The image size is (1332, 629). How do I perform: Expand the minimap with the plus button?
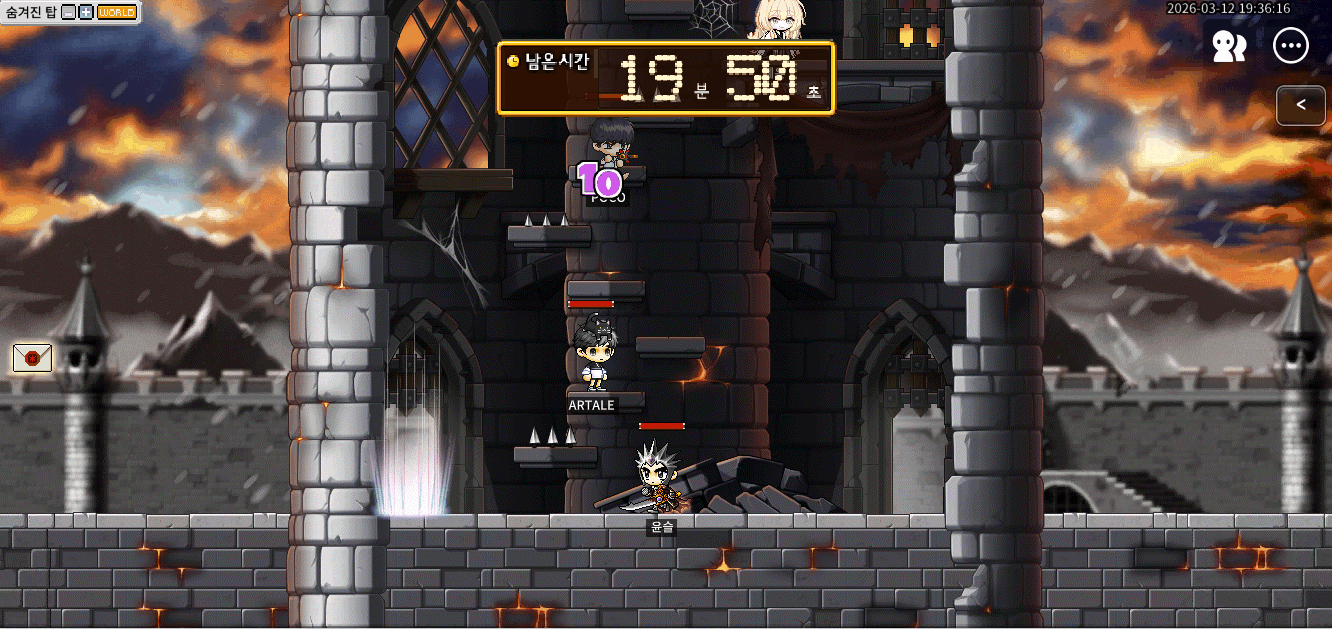tap(86, 12)
